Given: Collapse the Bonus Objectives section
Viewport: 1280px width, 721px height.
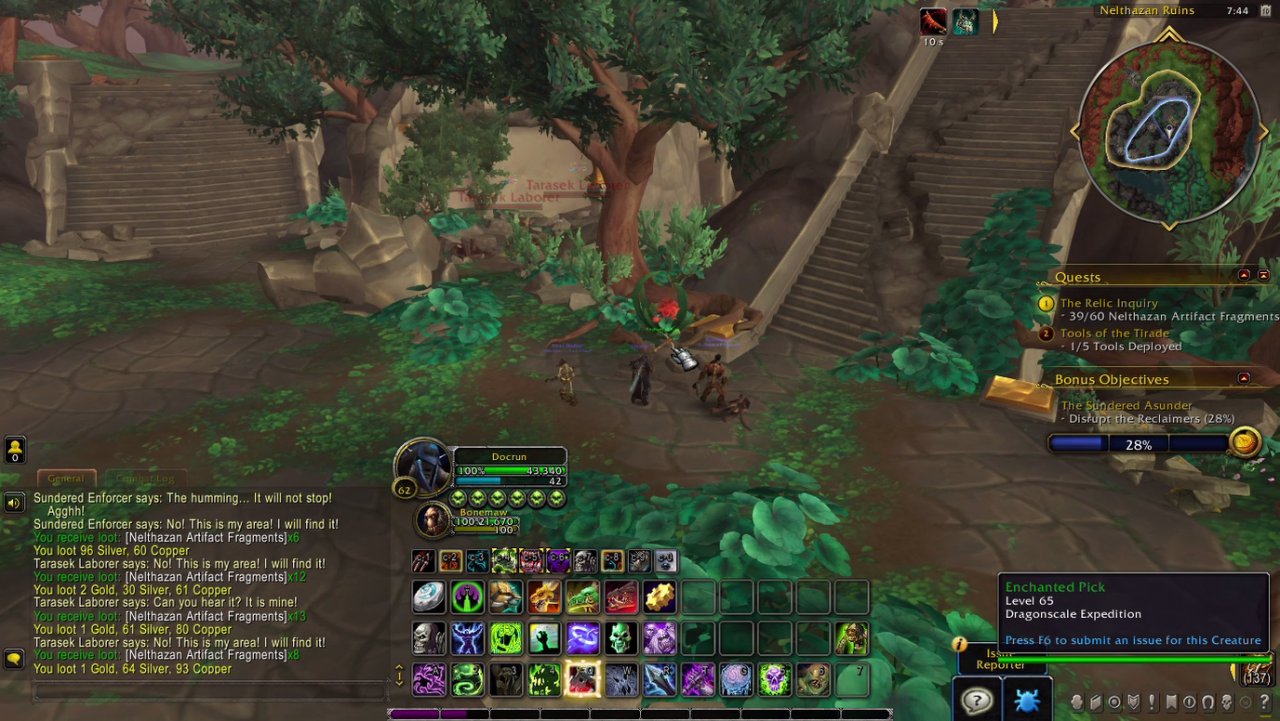Looking at the screenshot, I should pos(1244,379).
